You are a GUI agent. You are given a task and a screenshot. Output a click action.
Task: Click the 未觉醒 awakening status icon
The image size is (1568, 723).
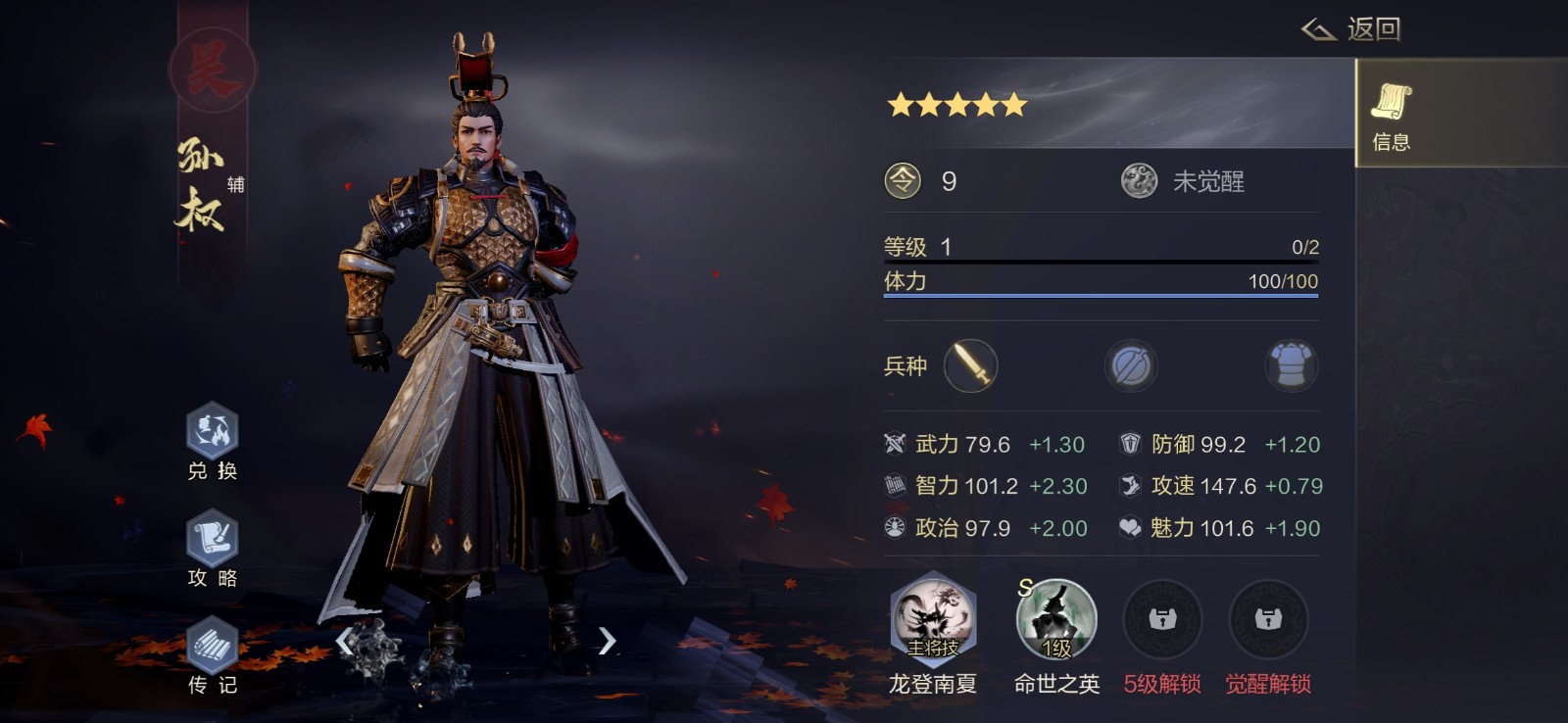click(x=1139, y=180)
